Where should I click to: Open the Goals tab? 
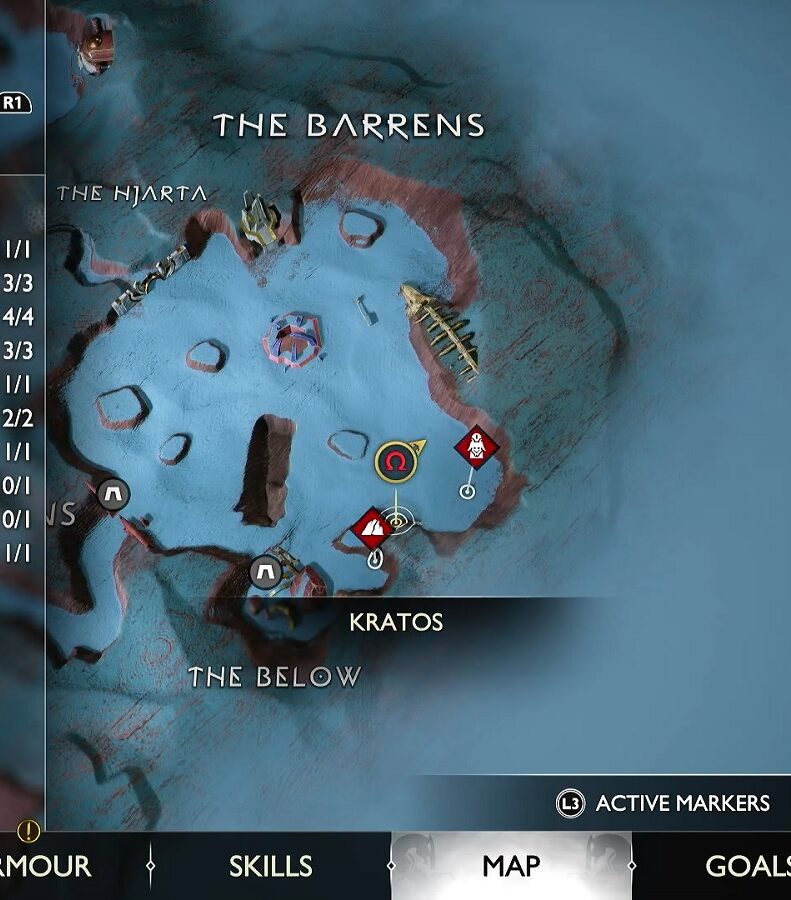(747, 866)
